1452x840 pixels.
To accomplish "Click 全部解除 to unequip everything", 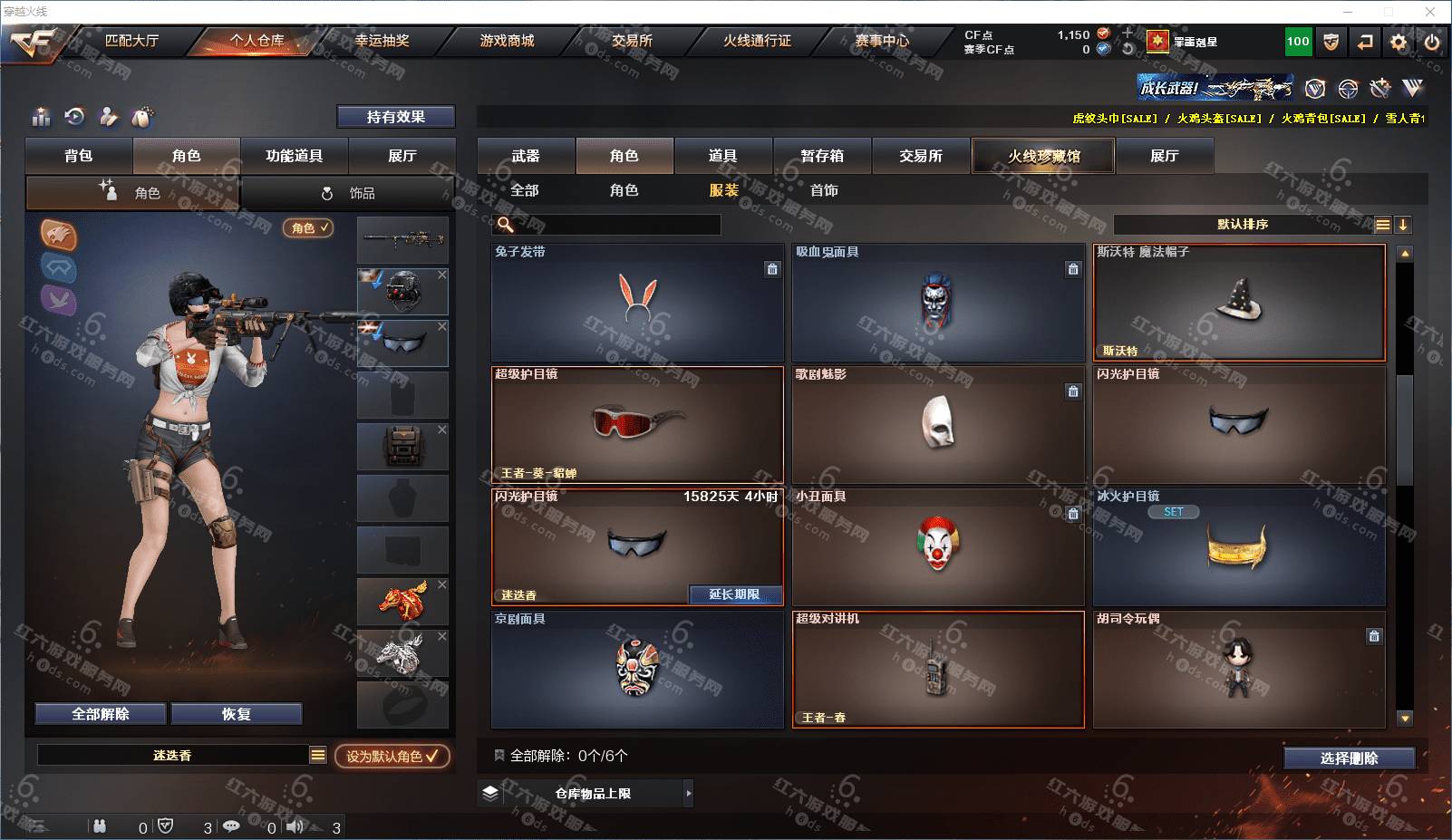I will coord(101,714).
